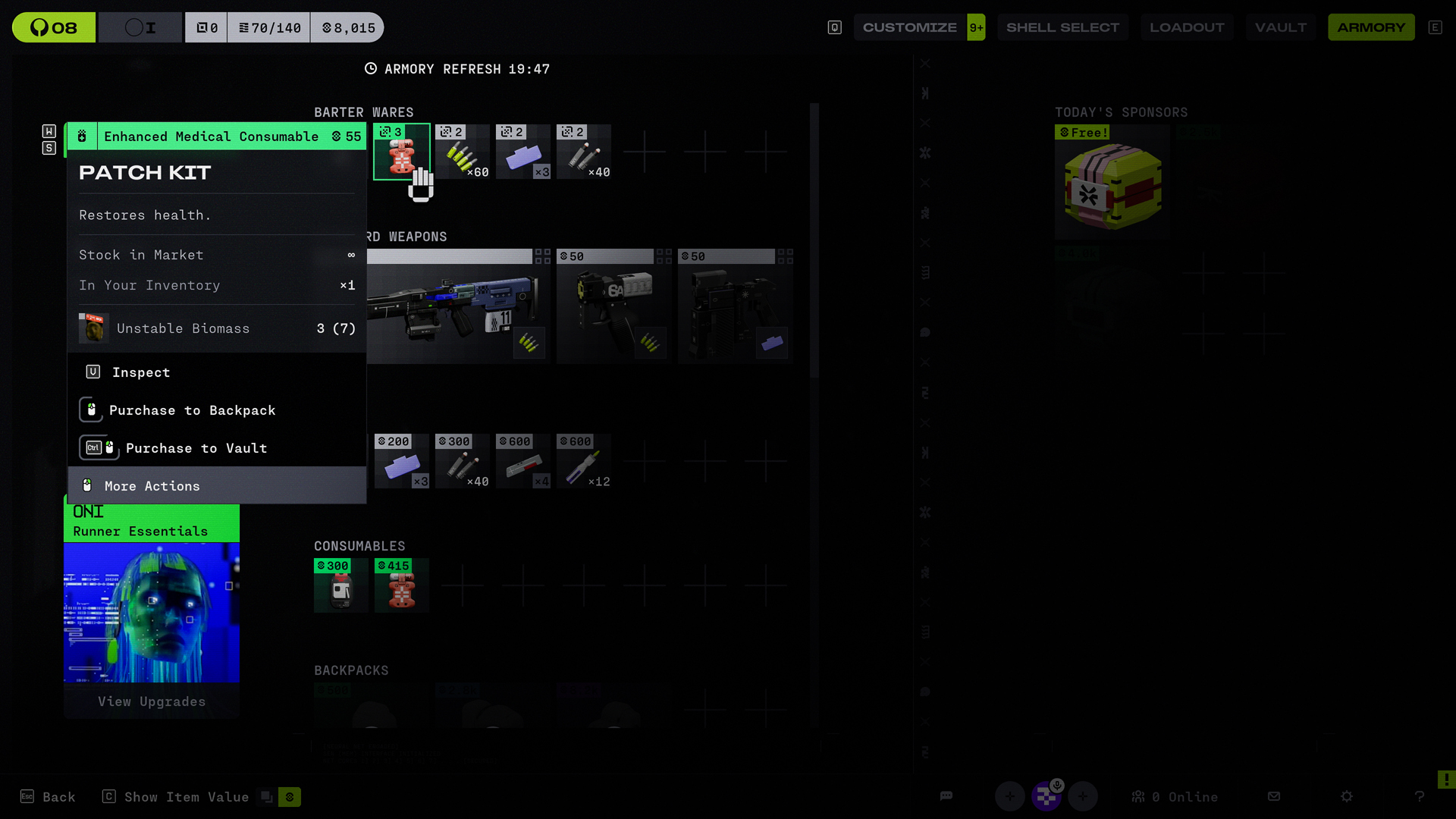Choose Inspect in the Patch Kit menu
The height and width of the screenshot is (819, 1456).
pyautogui.click(x=141, y=372)
